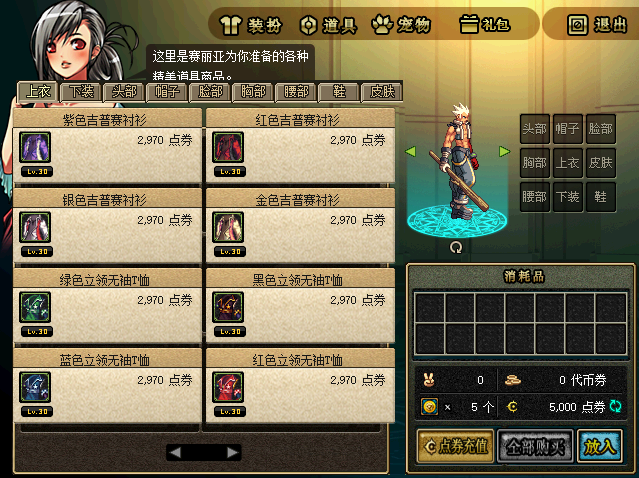Select the 帽子 hat category tab
This screenshot has height=478, width=639.
pos(167,92)
